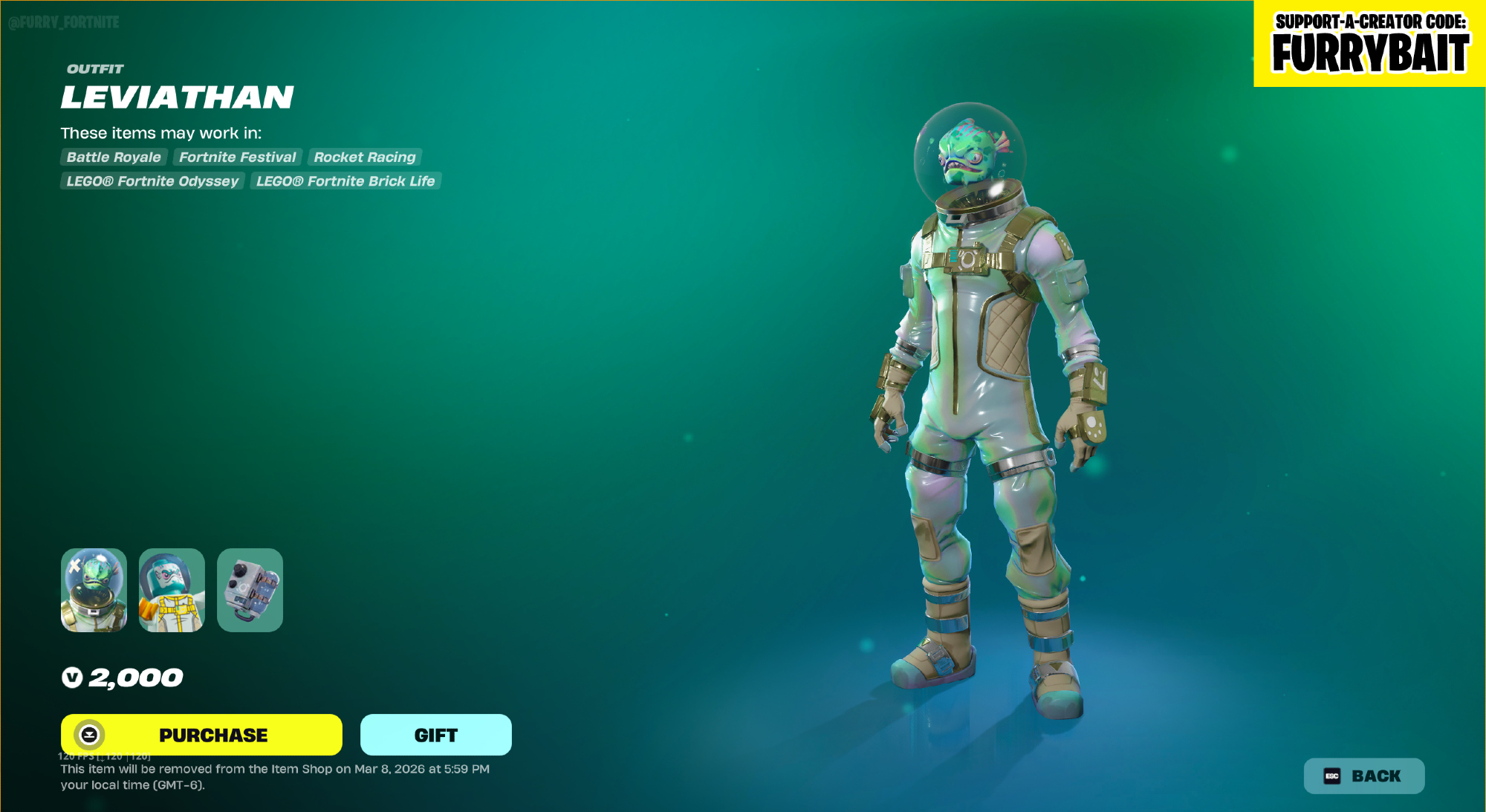This screenshot has width=1486, height=812.
Task: Select the Leviathan outfit thumbnail
Action: point(94,590)
